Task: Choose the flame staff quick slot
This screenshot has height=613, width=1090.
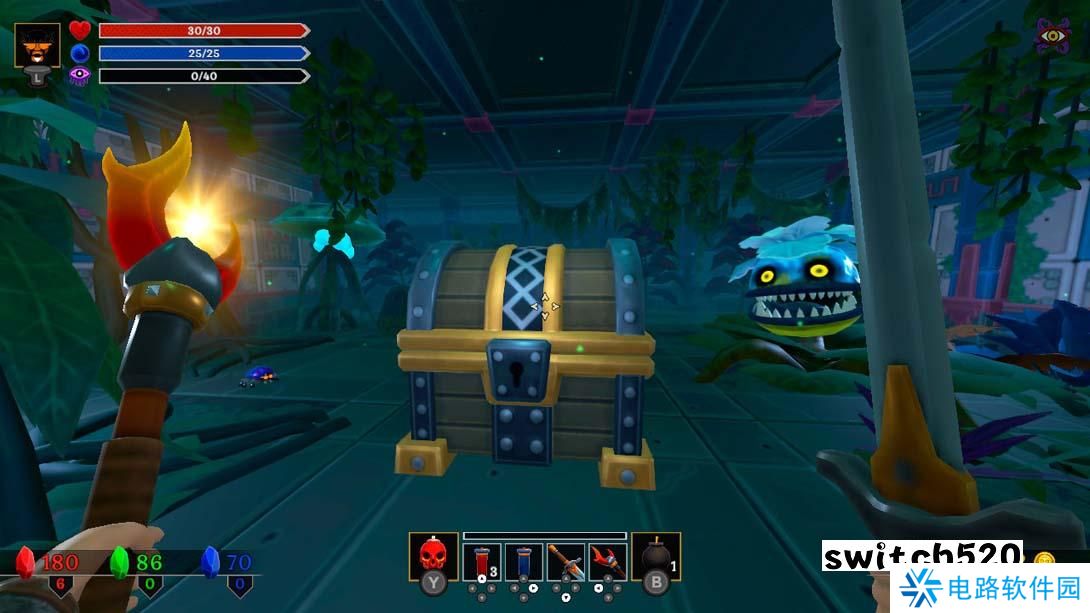Action: (607, 558)
